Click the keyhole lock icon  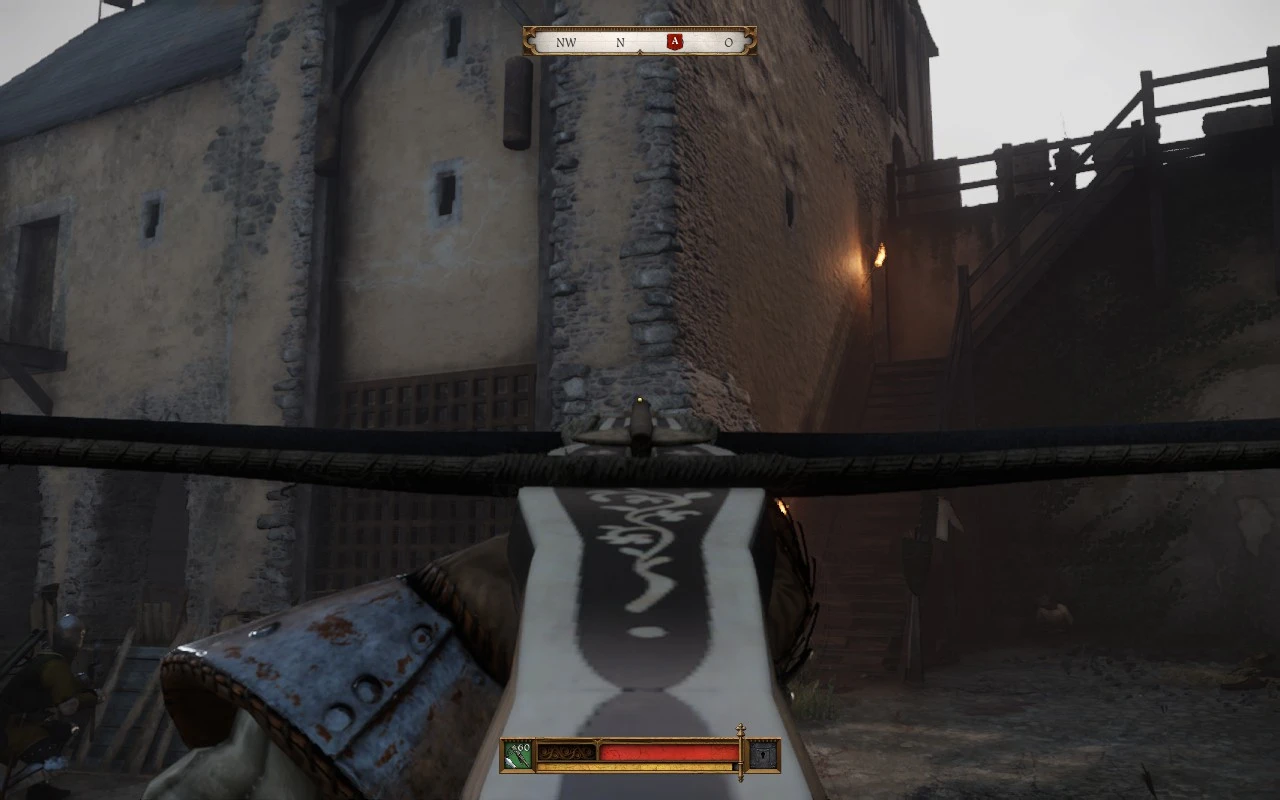point(763,755)
